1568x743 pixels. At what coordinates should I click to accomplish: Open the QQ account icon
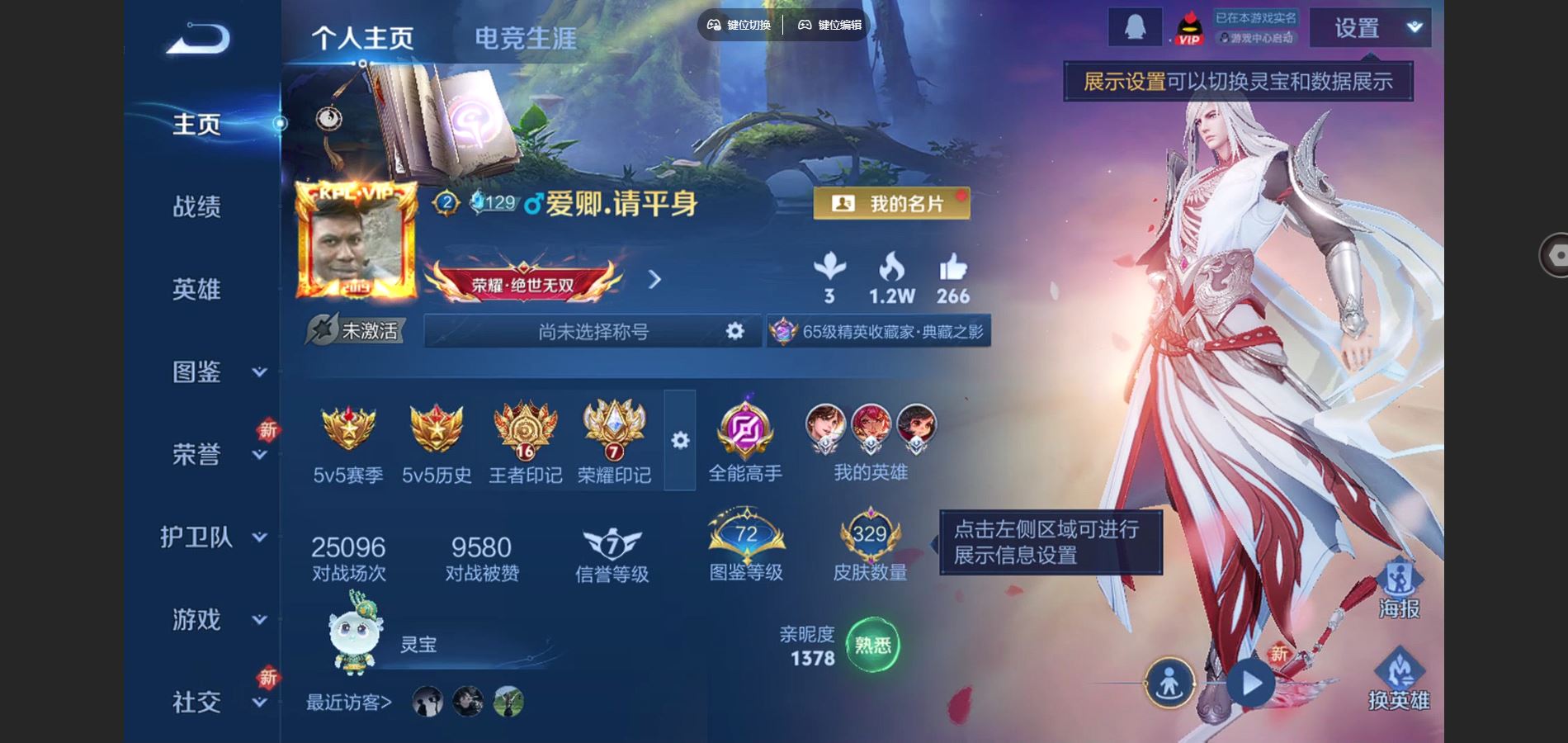(x=1135, y=26)
